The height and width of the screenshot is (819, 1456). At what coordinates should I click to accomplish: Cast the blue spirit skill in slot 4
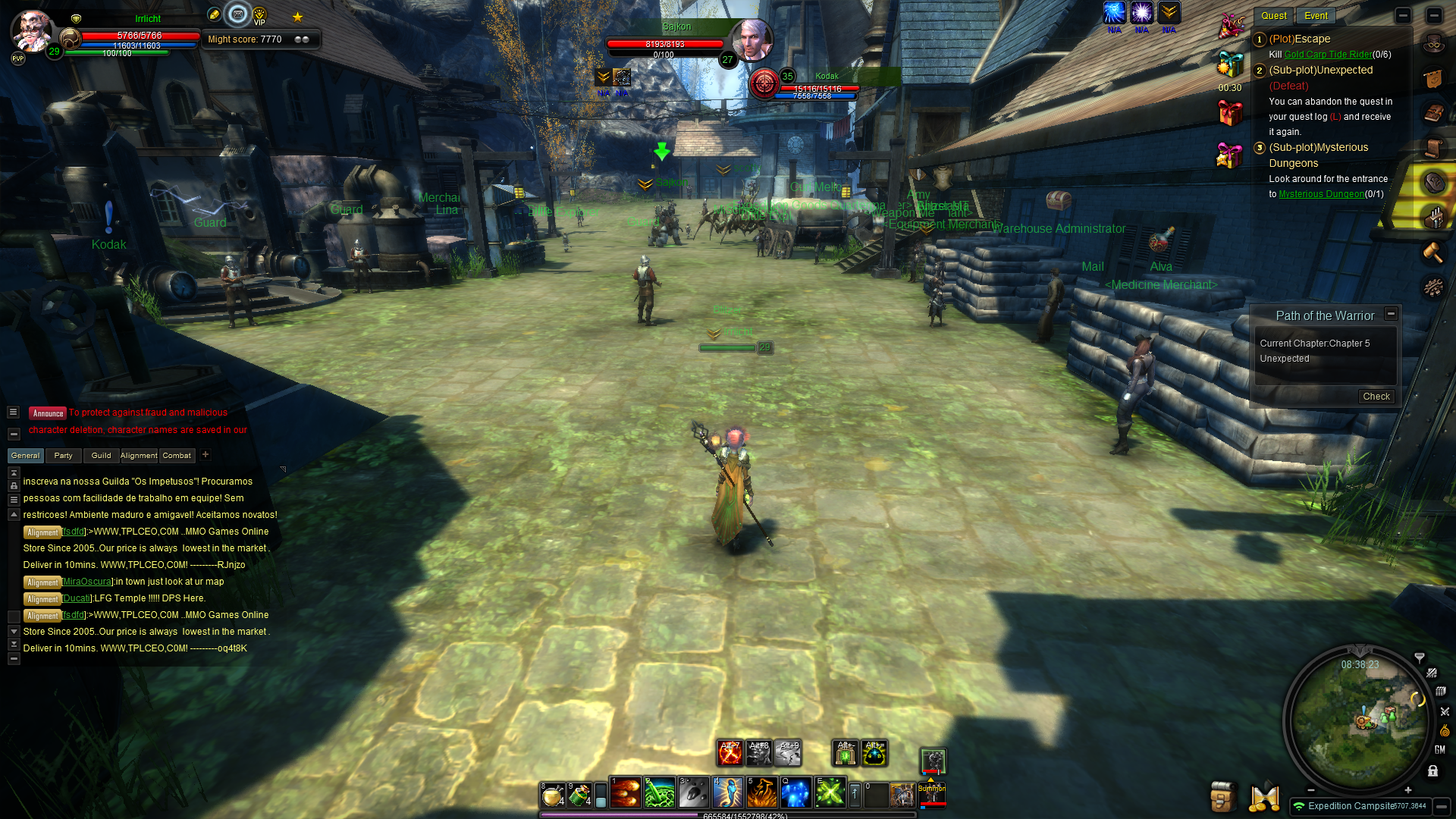click(x=727, y=793)
